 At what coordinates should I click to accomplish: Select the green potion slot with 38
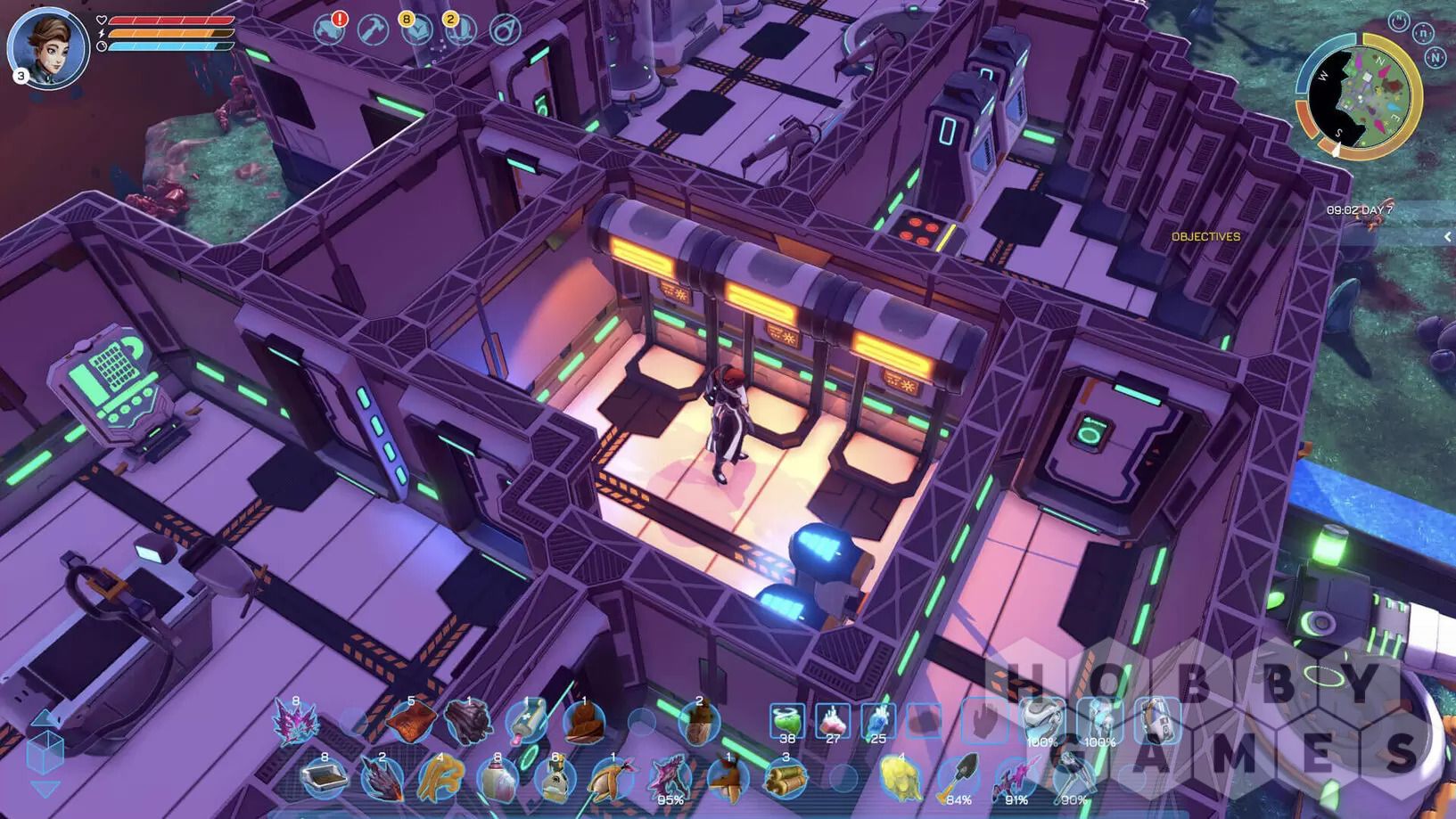click(x=786, y=721)
